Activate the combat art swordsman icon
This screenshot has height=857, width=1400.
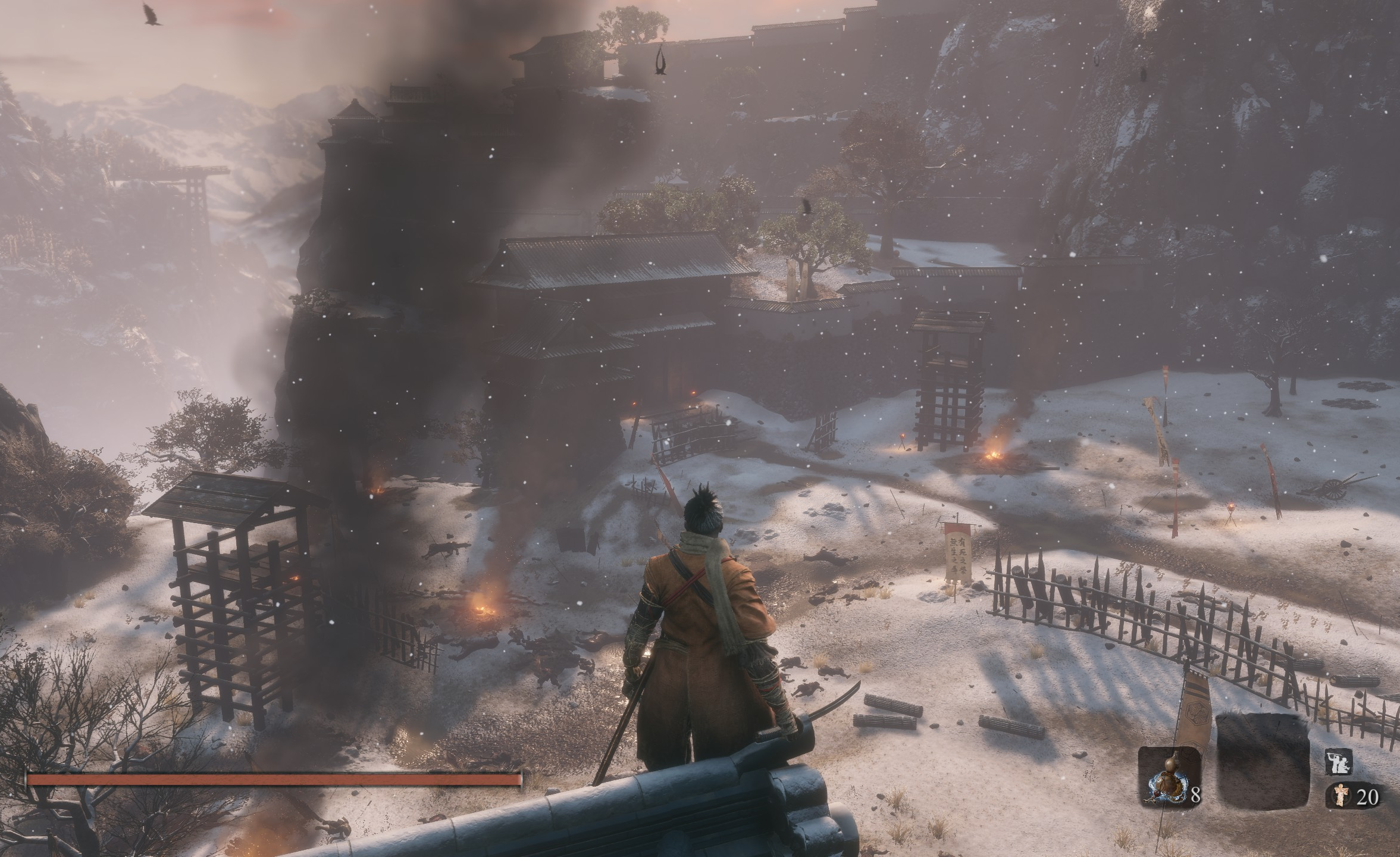(x=1338, y=761)
